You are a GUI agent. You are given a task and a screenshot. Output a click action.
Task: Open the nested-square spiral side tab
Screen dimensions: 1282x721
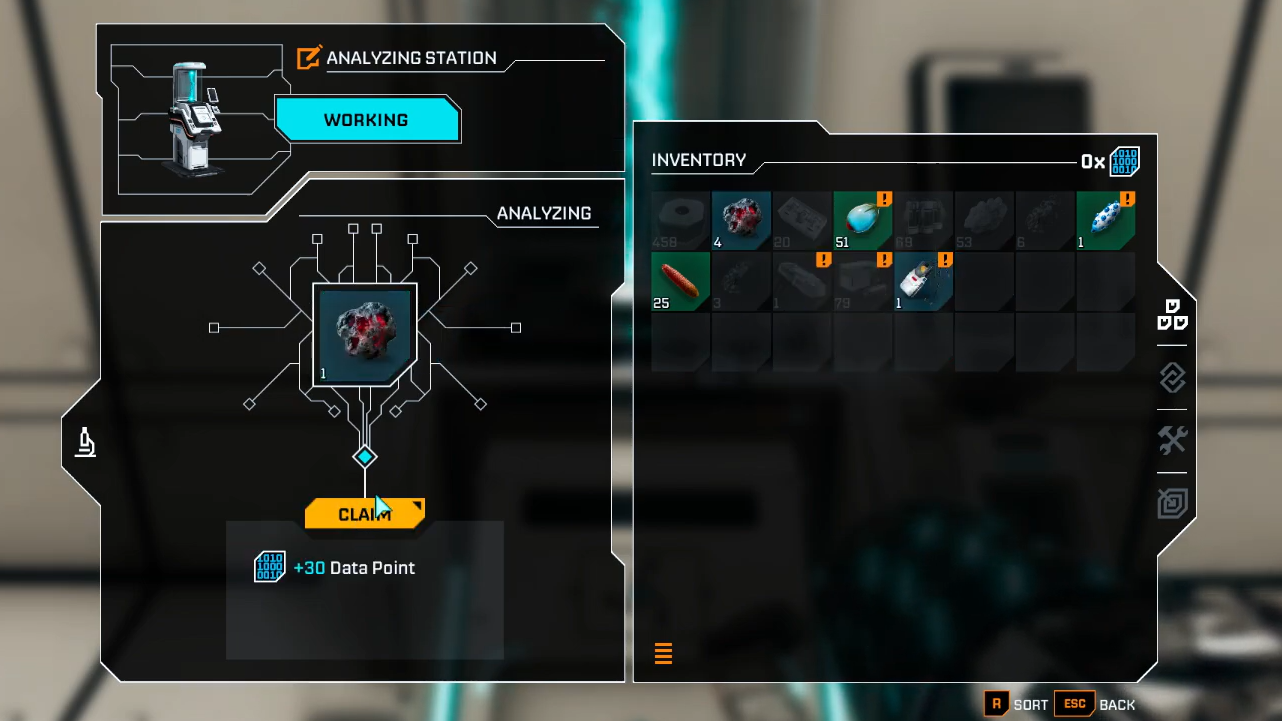(x=1172, y=502)
